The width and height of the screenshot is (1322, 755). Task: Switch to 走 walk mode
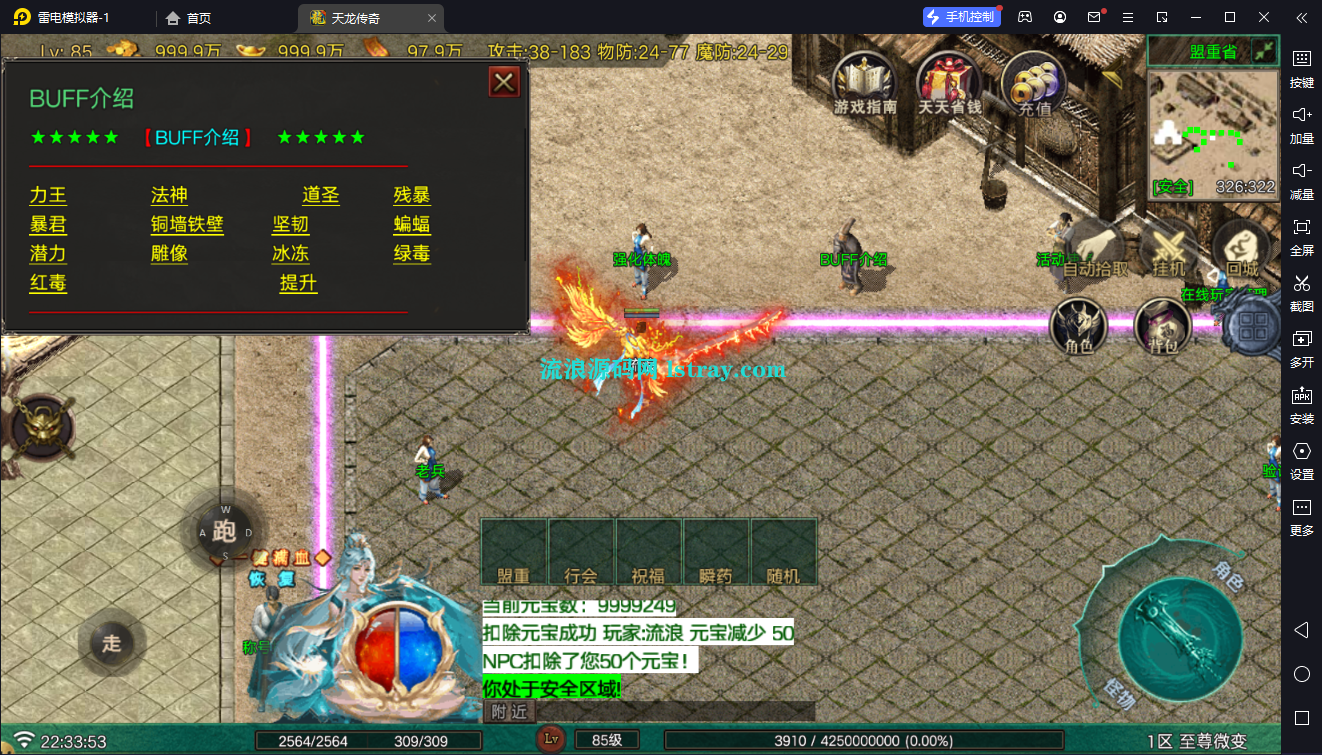coord(111,643)
